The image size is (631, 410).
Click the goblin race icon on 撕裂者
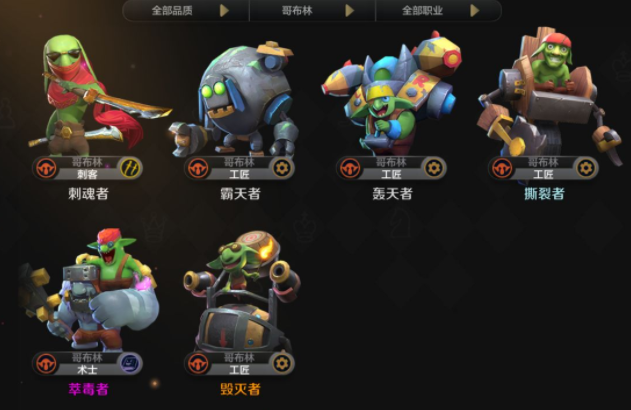point(501,167)
